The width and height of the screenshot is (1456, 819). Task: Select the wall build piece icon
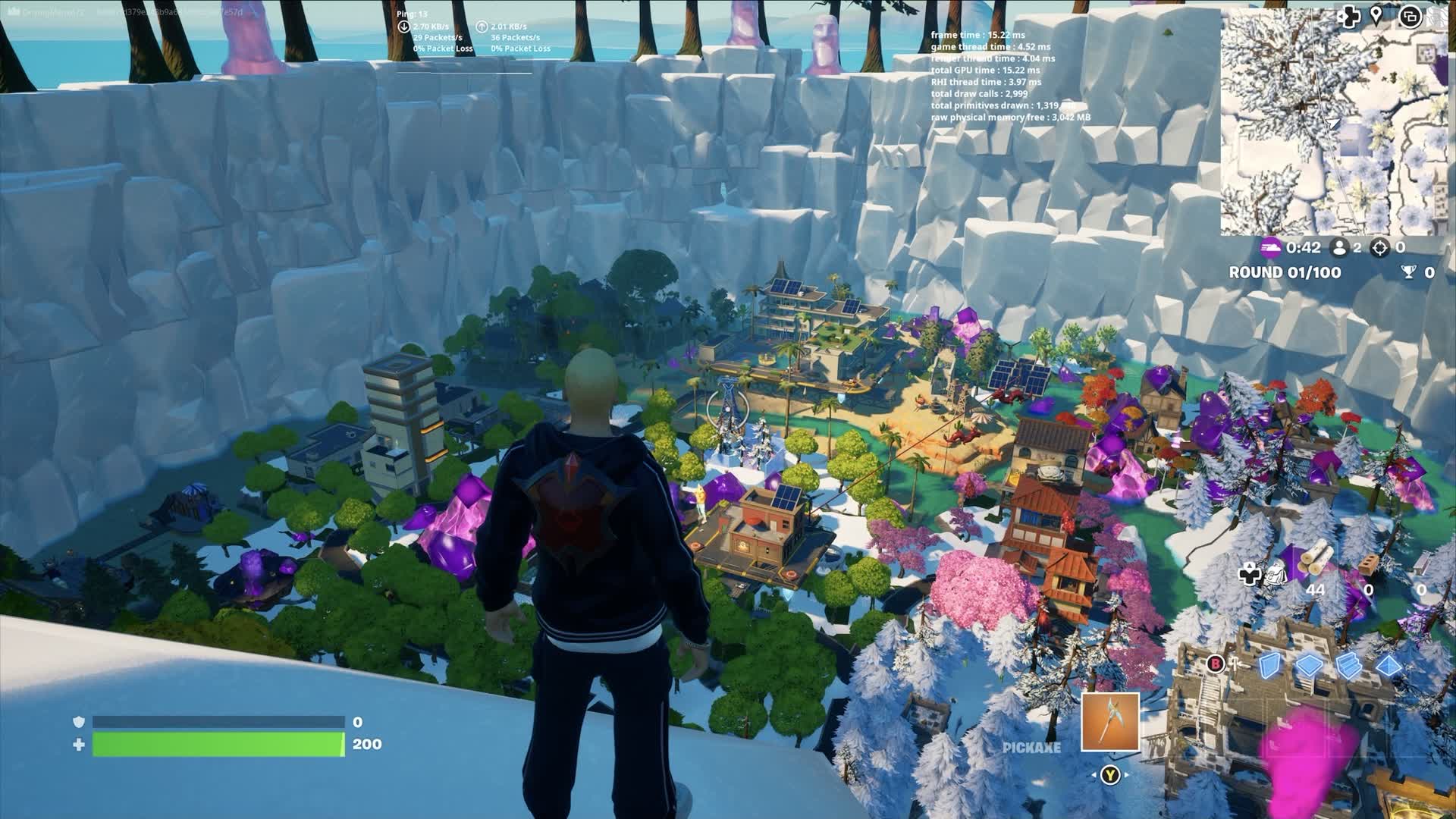coord(1269,666)
